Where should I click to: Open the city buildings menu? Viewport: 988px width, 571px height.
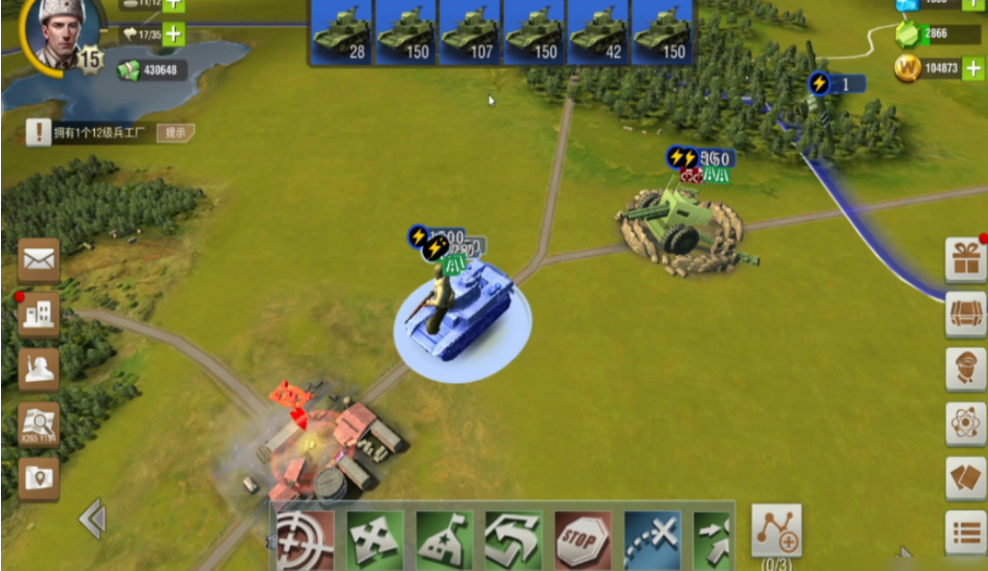pos(38,316)
